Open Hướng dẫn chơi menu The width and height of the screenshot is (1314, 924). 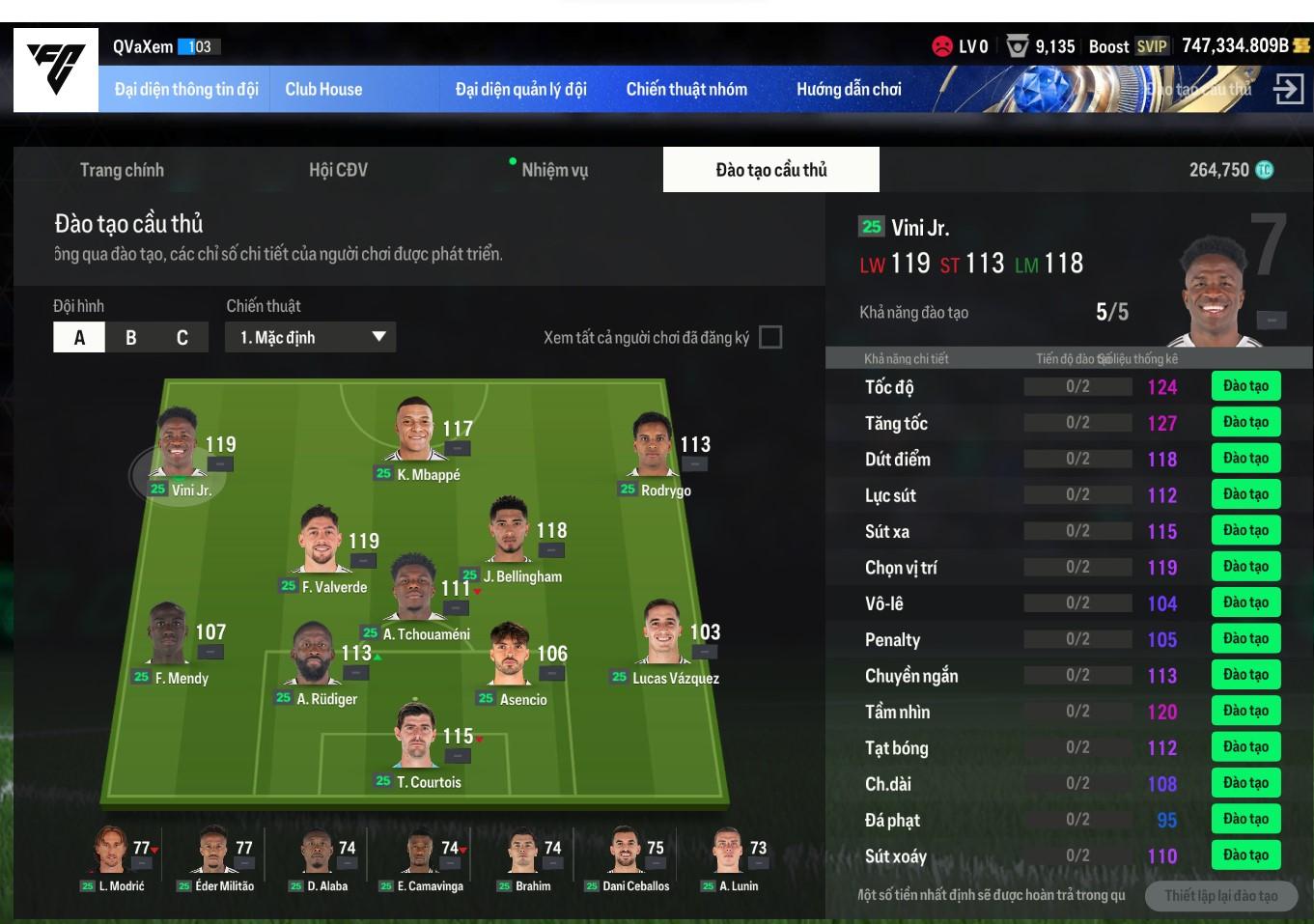[849, 90]
